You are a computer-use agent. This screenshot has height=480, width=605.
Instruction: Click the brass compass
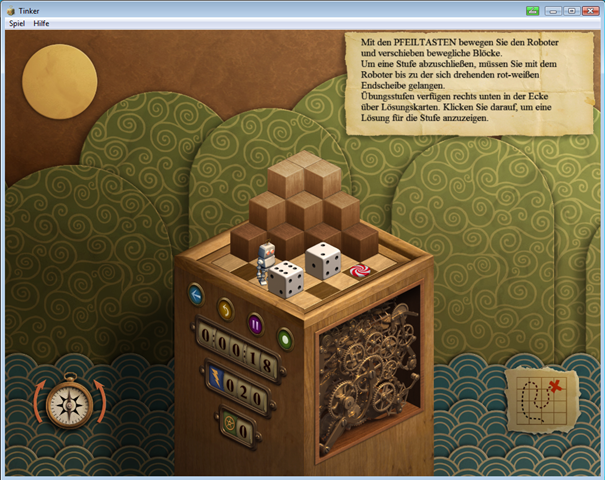tap(69, 403)
